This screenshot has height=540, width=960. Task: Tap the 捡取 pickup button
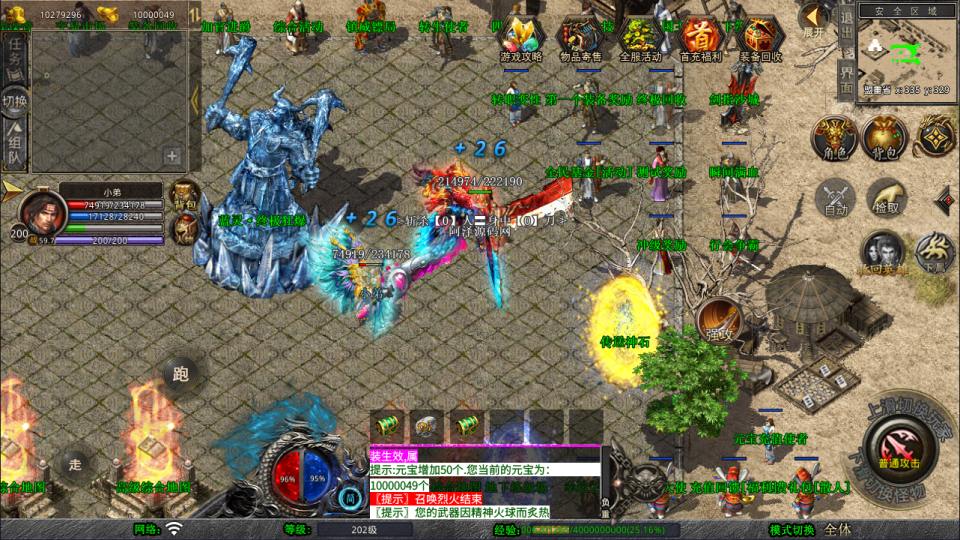click(x=886, y=197)
